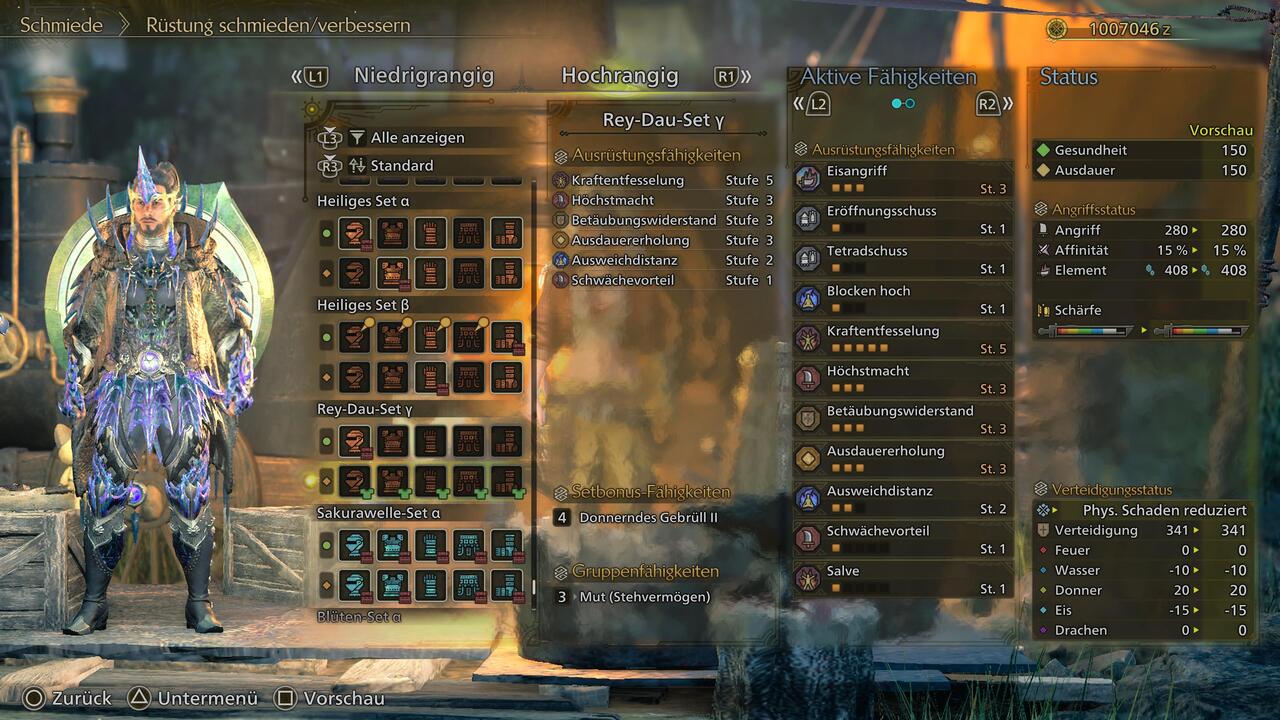Select the Salve skill row
This screenshot has height=720, width=1280.
click(902, 579)
